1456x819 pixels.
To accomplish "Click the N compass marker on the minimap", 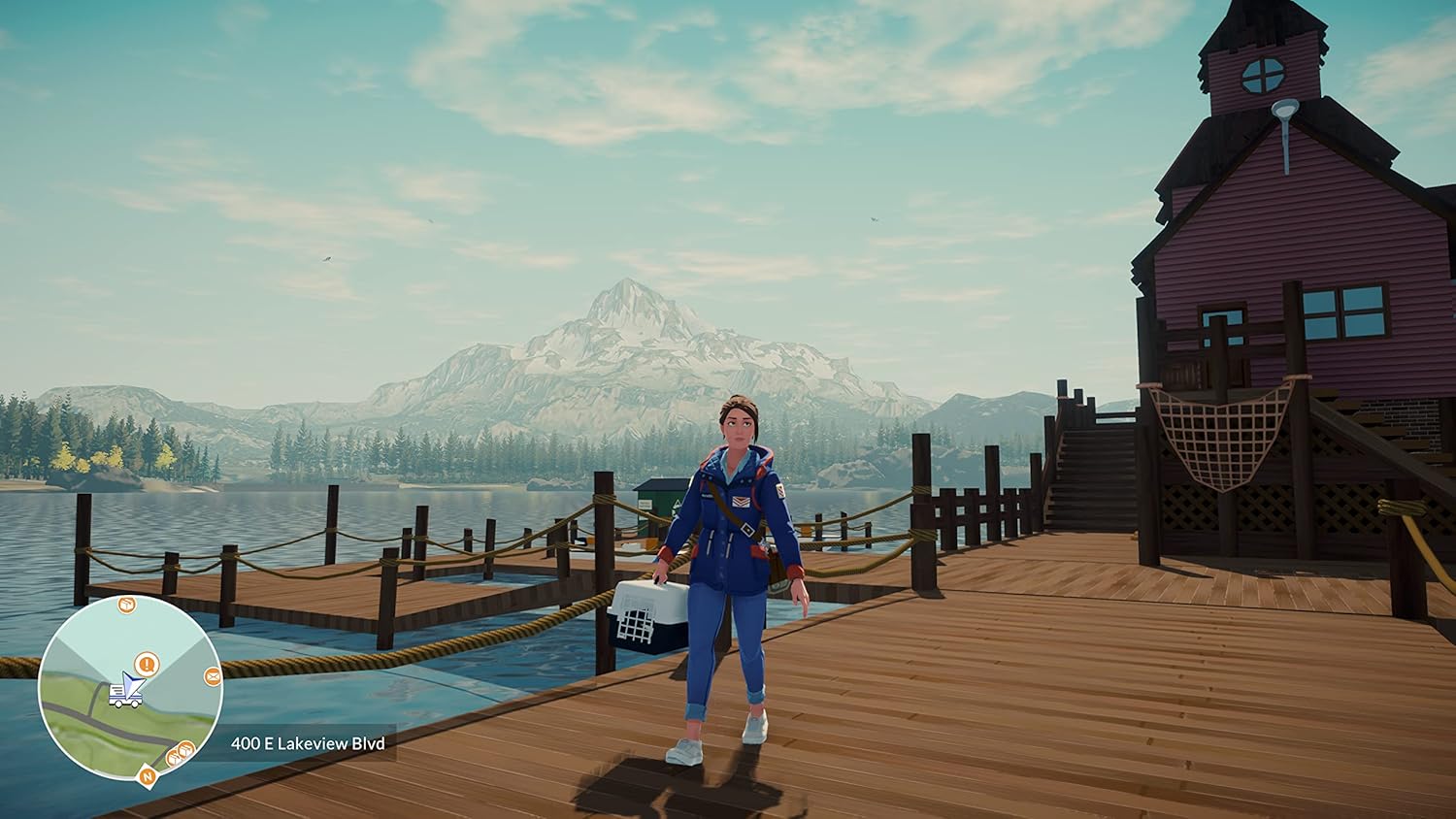I will coord(147,776).
